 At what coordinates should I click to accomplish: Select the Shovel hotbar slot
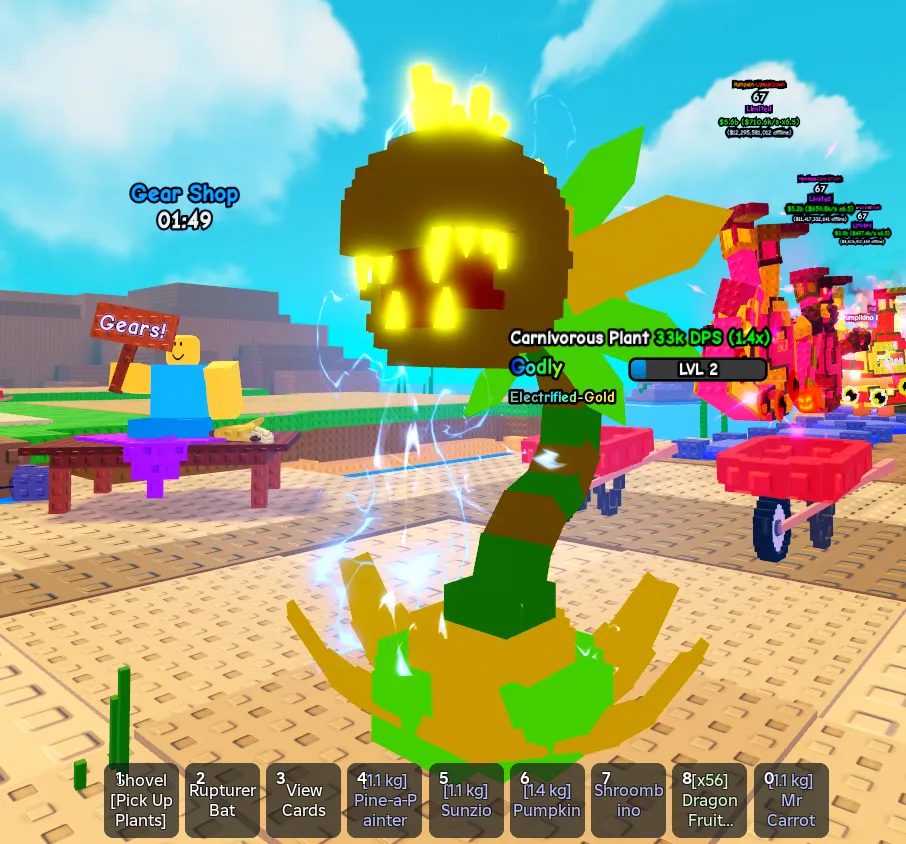click(142, 800)
